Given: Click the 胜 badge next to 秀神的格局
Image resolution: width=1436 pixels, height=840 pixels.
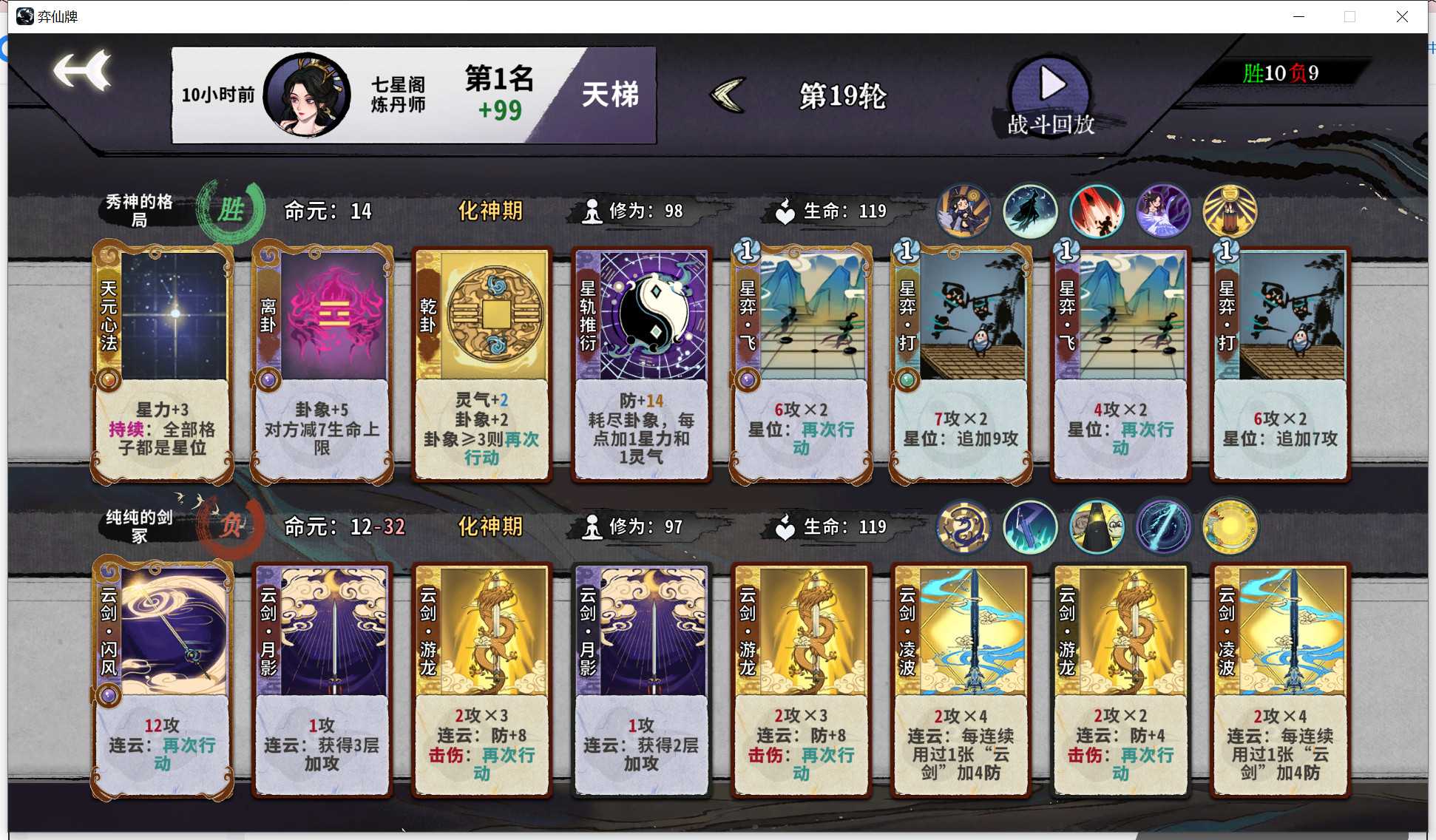Looking at the screenshot, I should pos(229,210).
